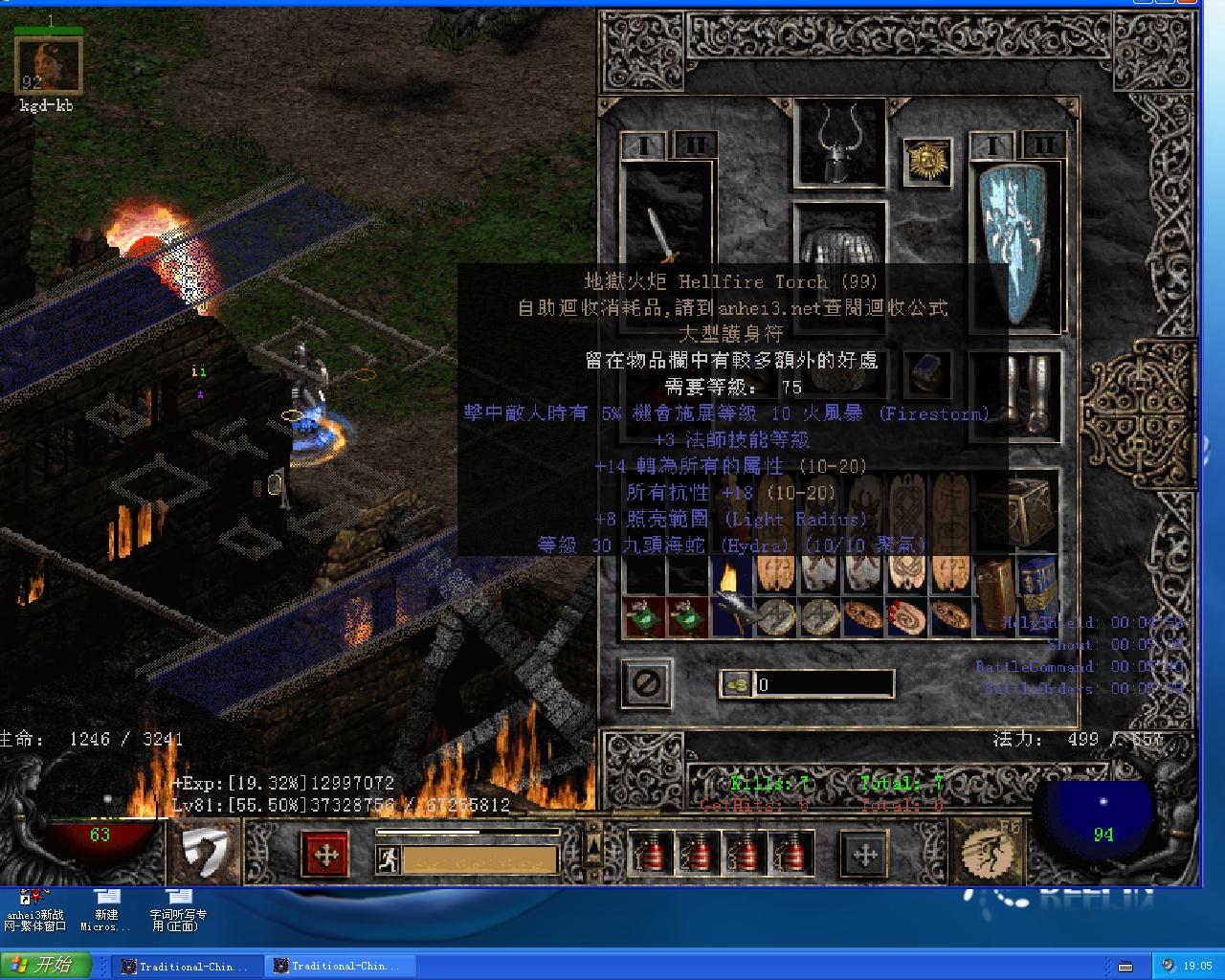Image resolution: width=1225 pixels, height=980 pixels.
Task: Toggle the run/walk button
Action: coord(388,859)
